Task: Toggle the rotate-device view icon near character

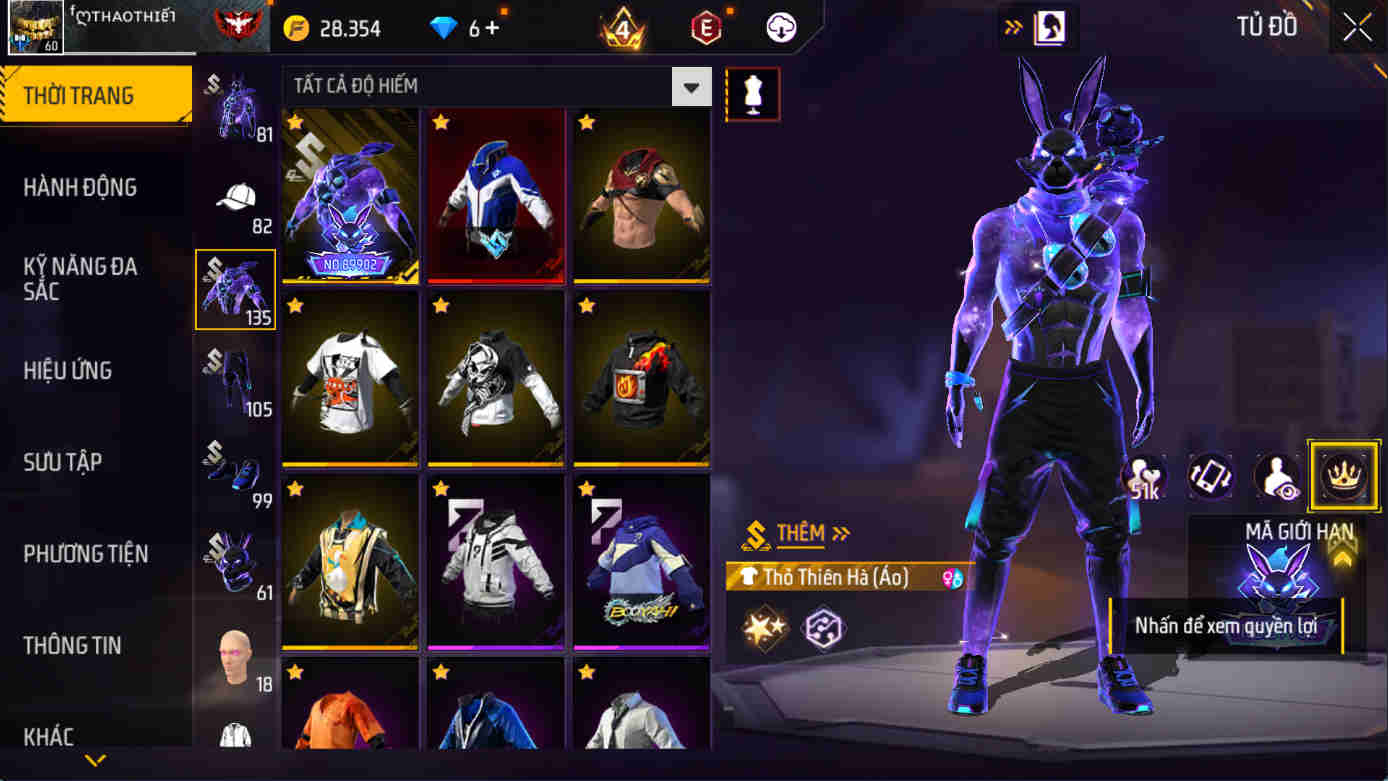Action: pos(1208,476)
